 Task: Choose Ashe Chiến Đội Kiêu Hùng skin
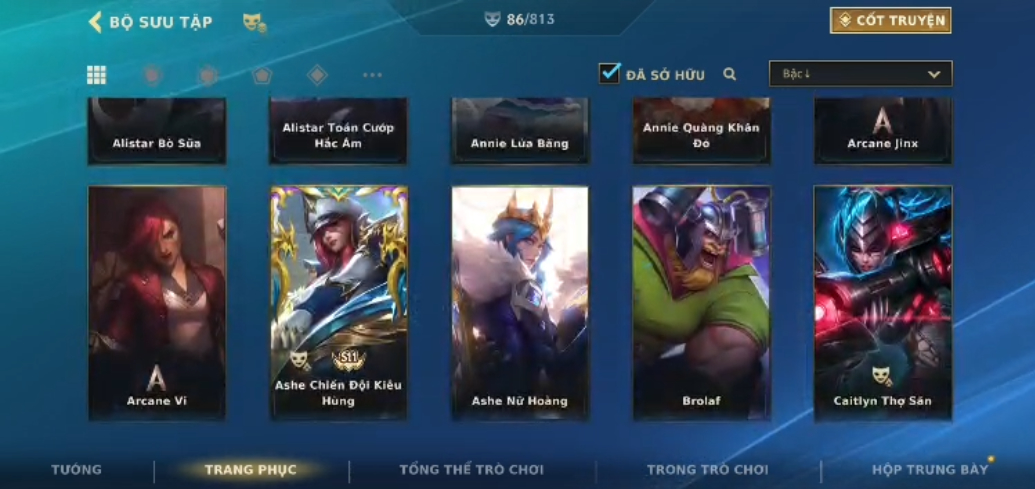(x=339, y=302)
